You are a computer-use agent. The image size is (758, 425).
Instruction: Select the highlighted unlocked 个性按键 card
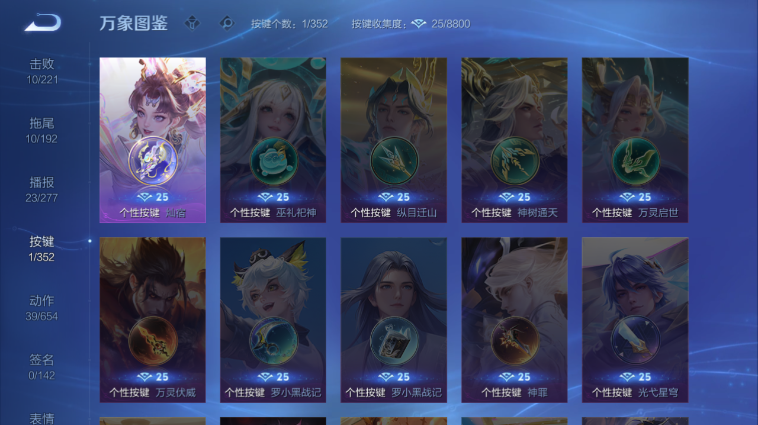click(x=152, y=138)
